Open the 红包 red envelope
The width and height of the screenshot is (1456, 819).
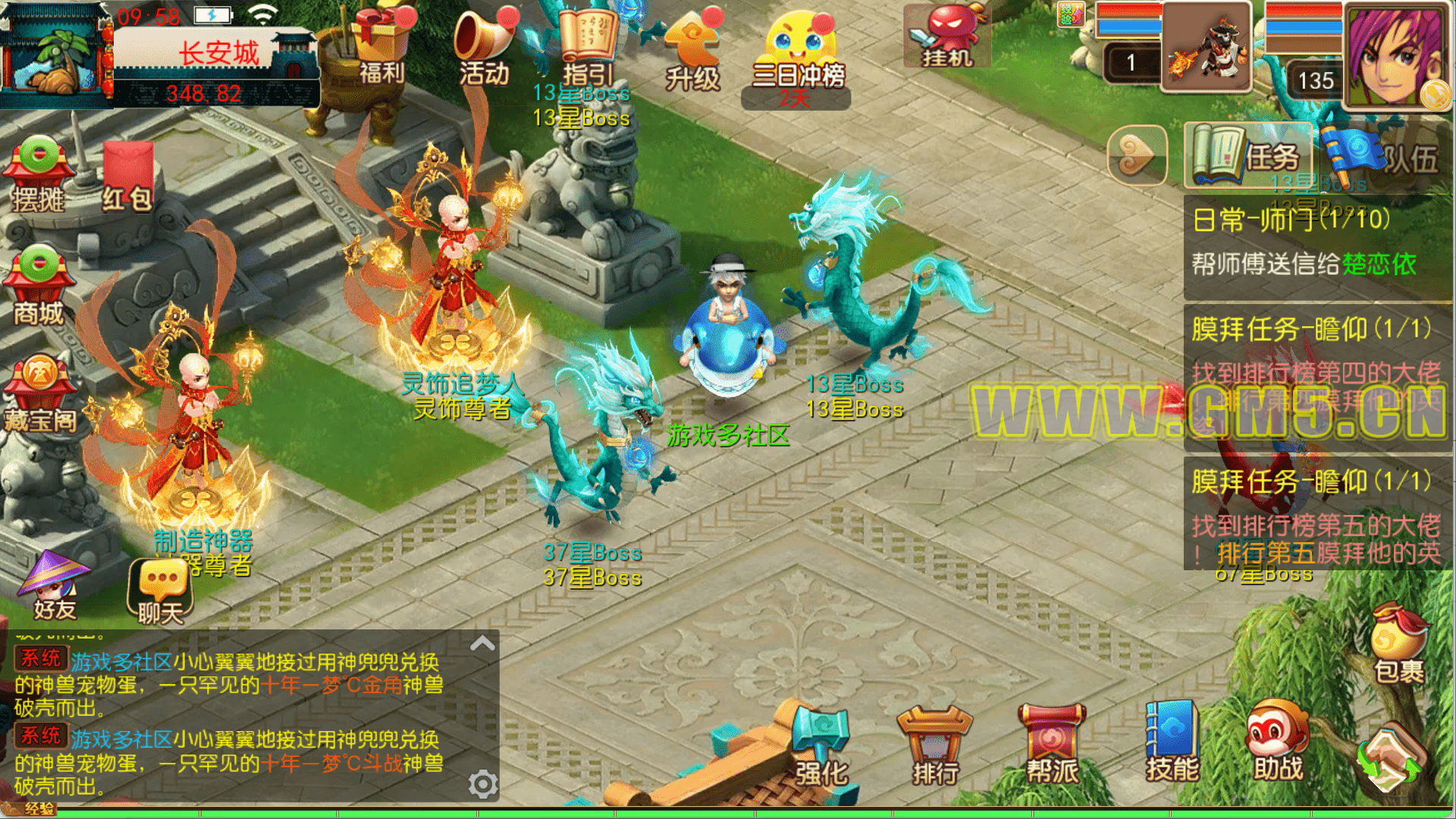(x=127, y=176)
